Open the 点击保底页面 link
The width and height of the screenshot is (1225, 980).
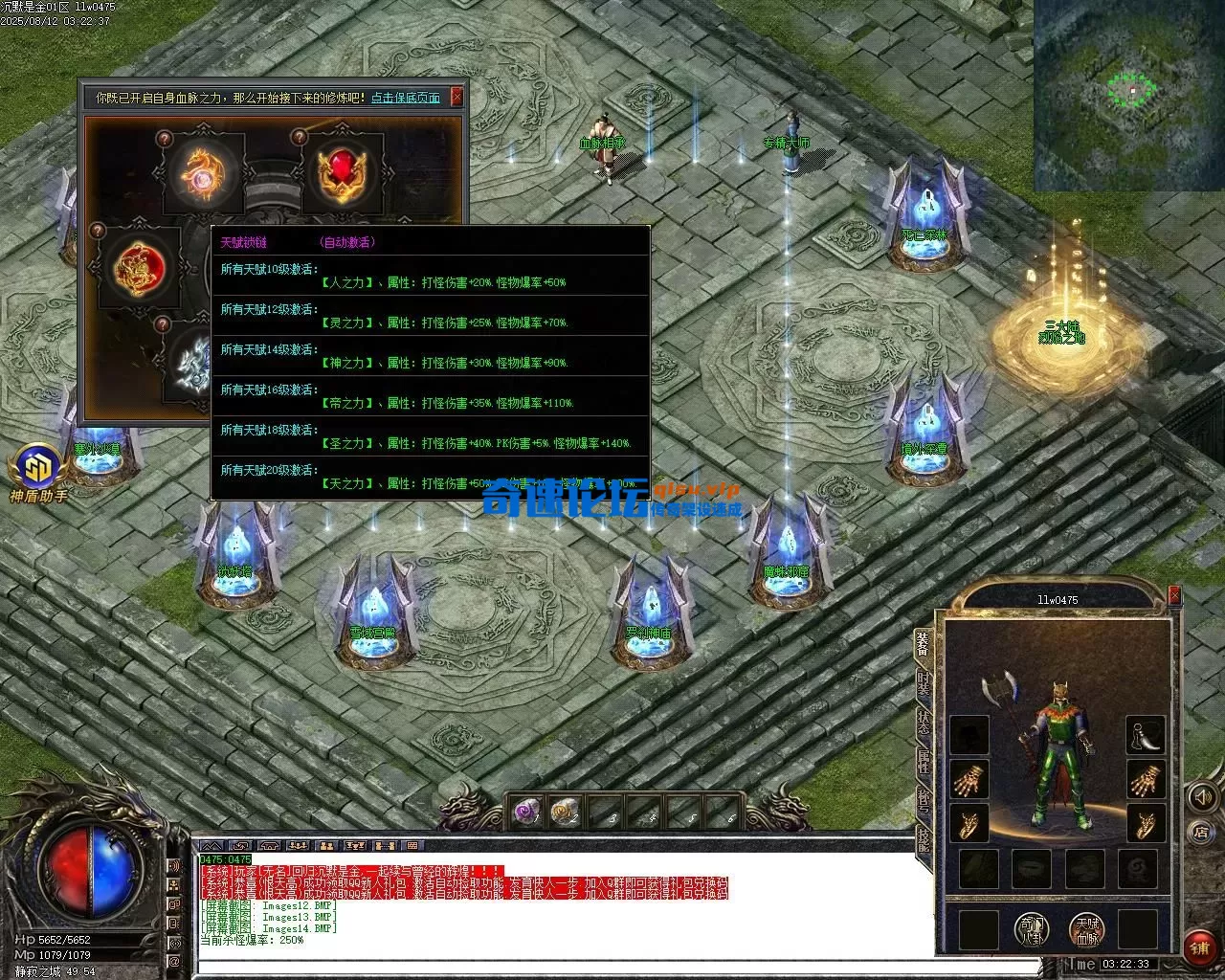(x=406, y=98)
